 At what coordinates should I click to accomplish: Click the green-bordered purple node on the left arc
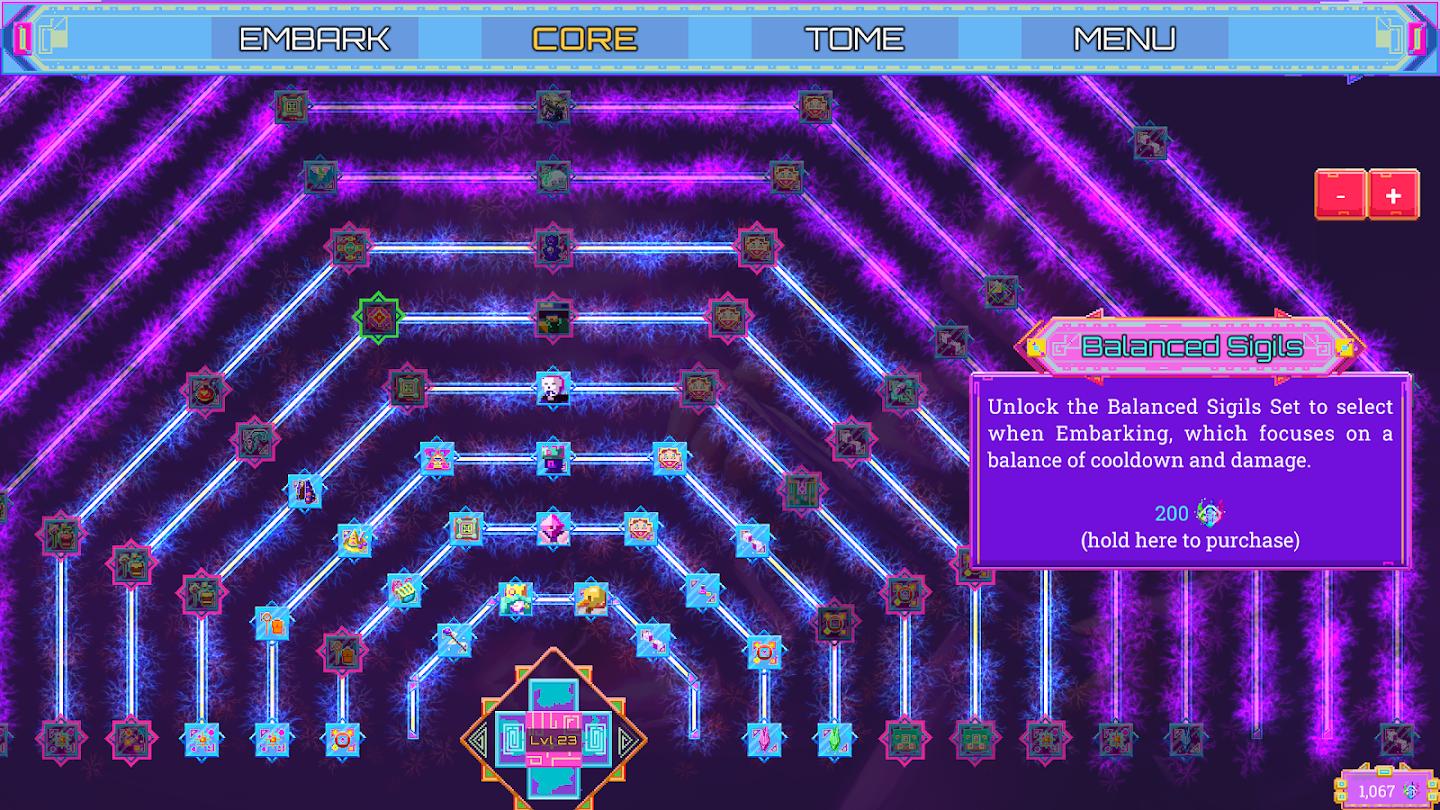pyautogui.click(x=377, y=318)
